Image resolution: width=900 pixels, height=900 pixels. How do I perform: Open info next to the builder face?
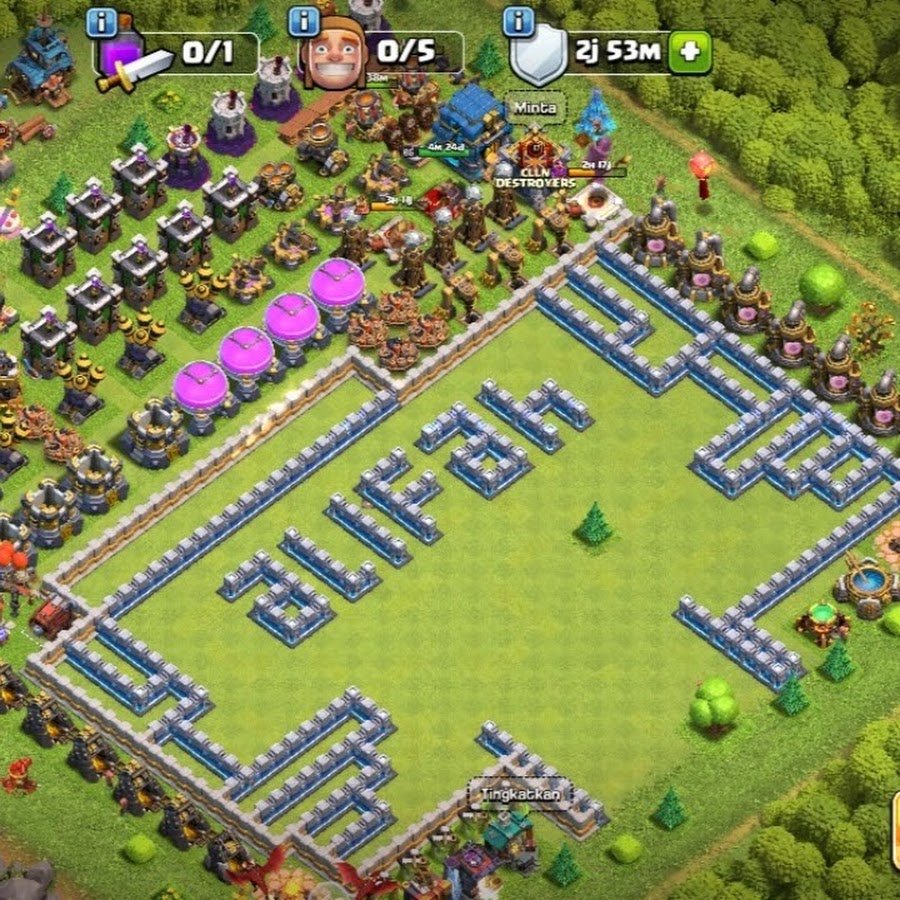tap(304, 22)
